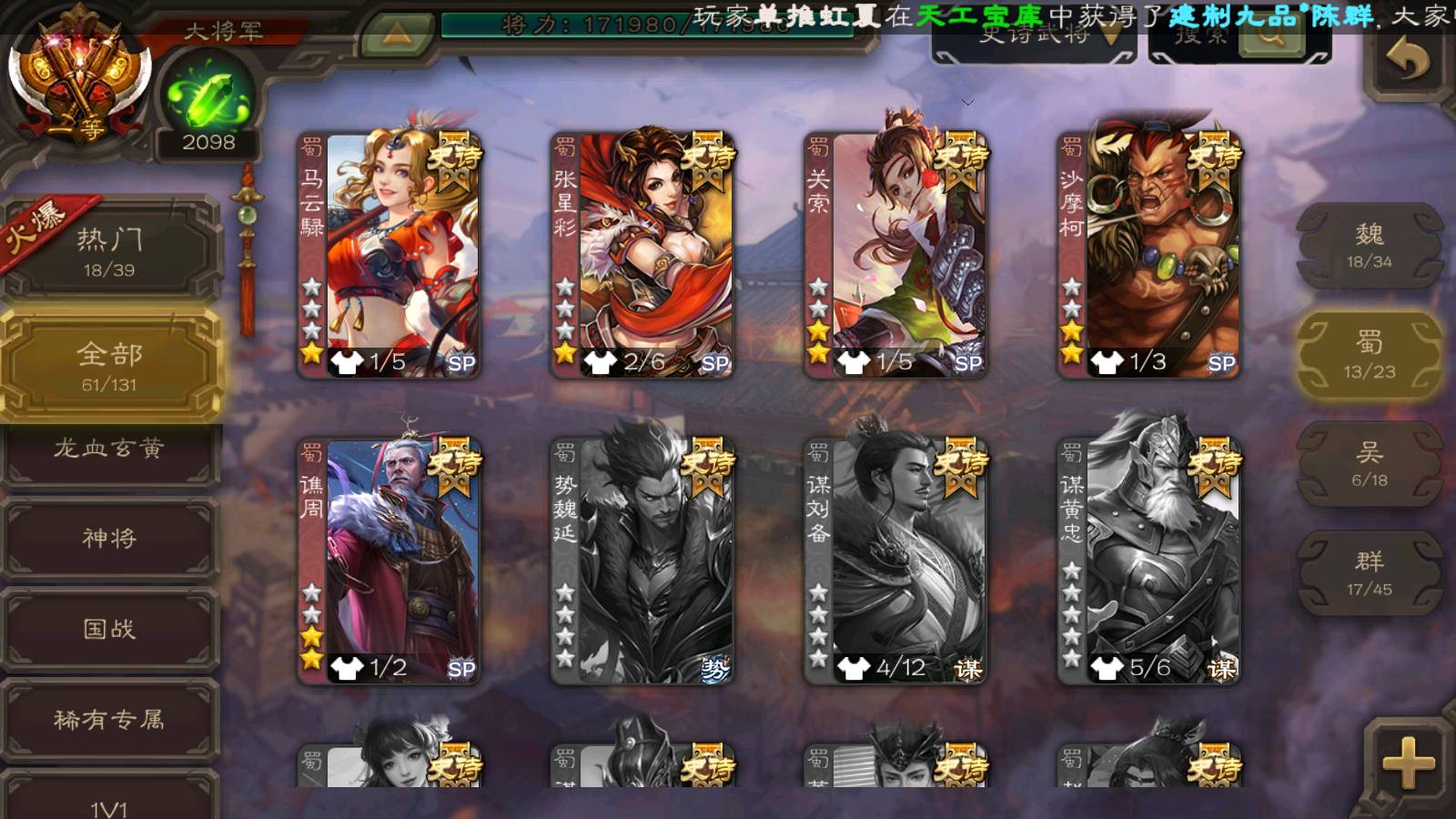This screenshot has height=819, width=1456.
Task: Click the gold plus button
Action: [1407, 763]
